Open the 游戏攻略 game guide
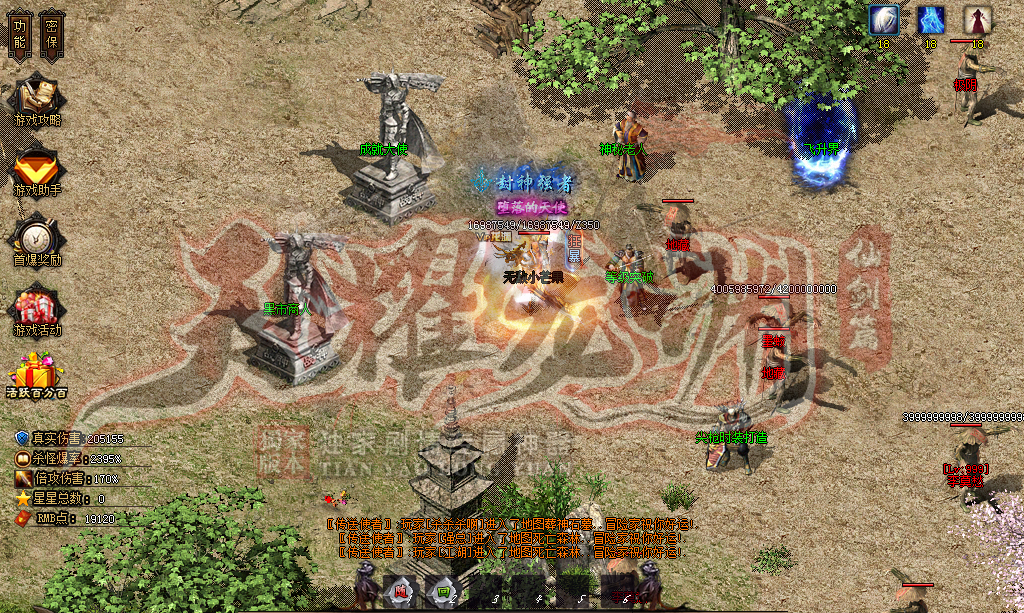 pyautogui.click(x=37, y=100)
